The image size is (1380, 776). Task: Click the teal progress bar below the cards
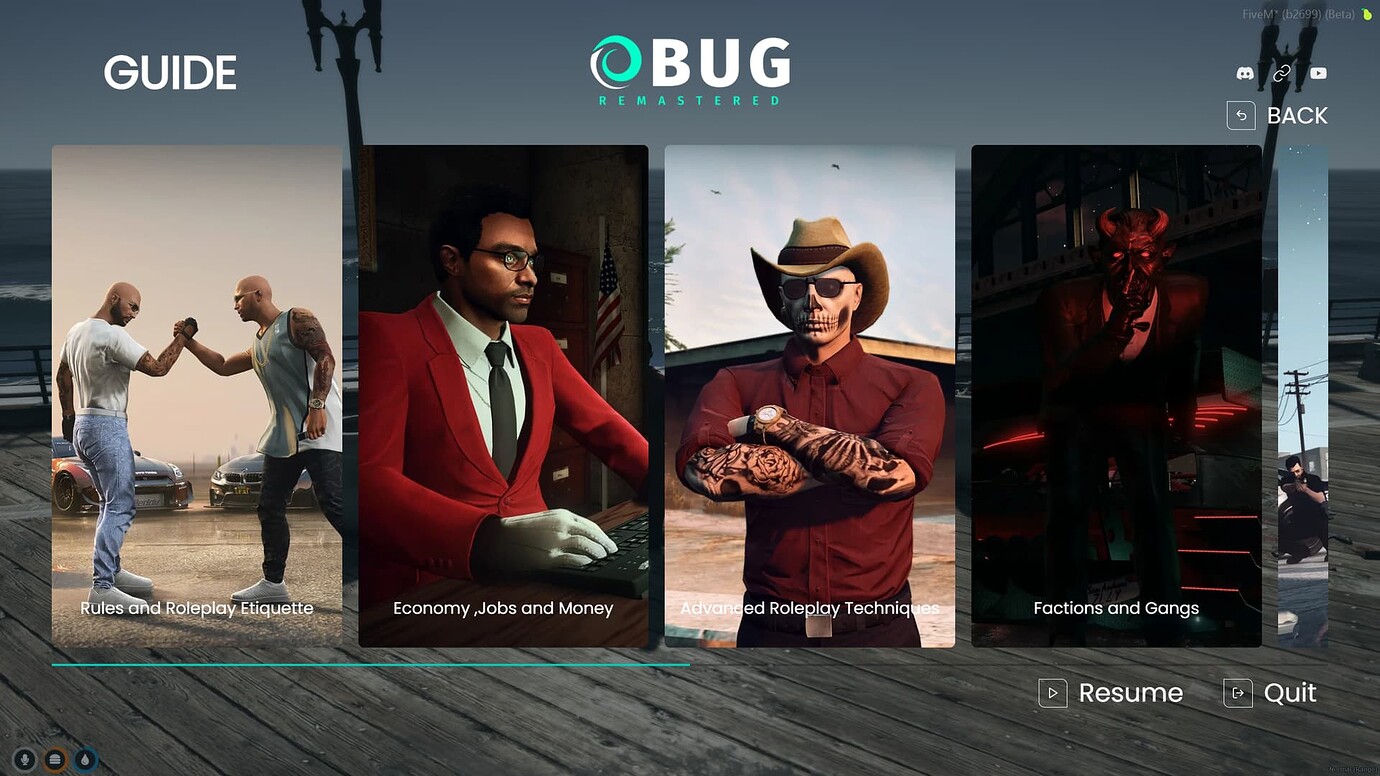coord(370,663)
